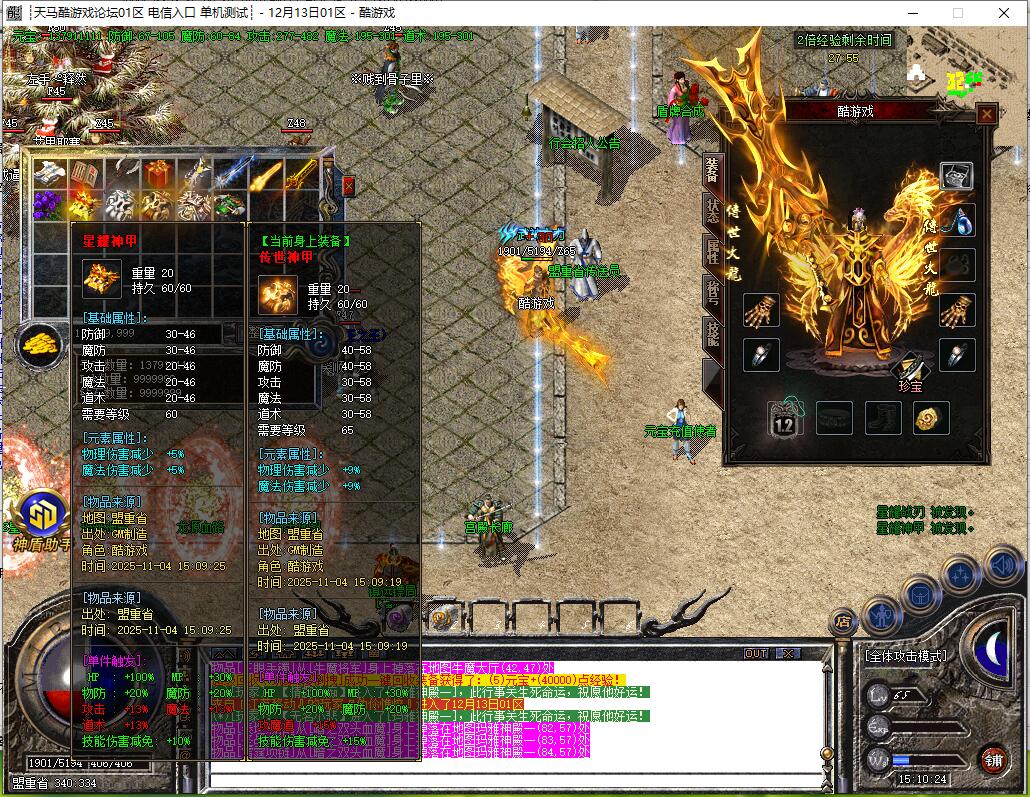Select the red gift box in bag
Screen dimensions: 1030x797
pos(157,175)
